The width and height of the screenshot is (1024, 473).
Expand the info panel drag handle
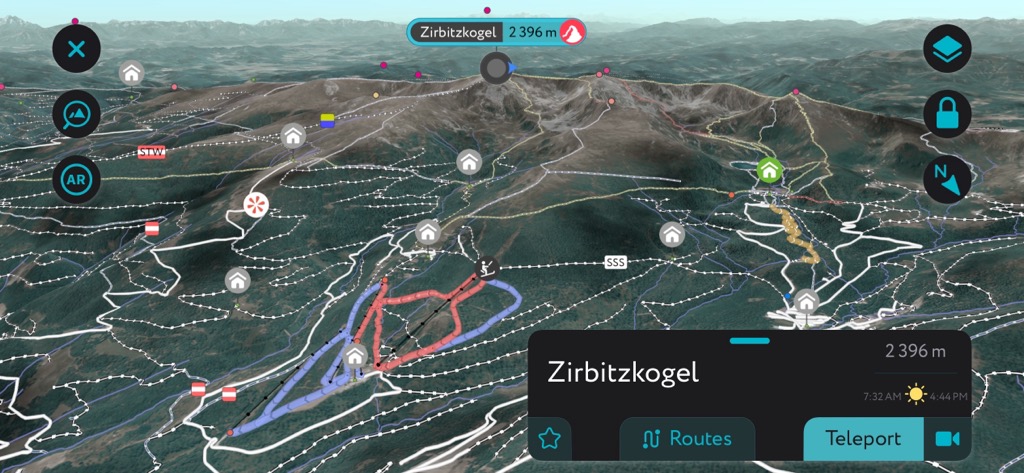749,341
